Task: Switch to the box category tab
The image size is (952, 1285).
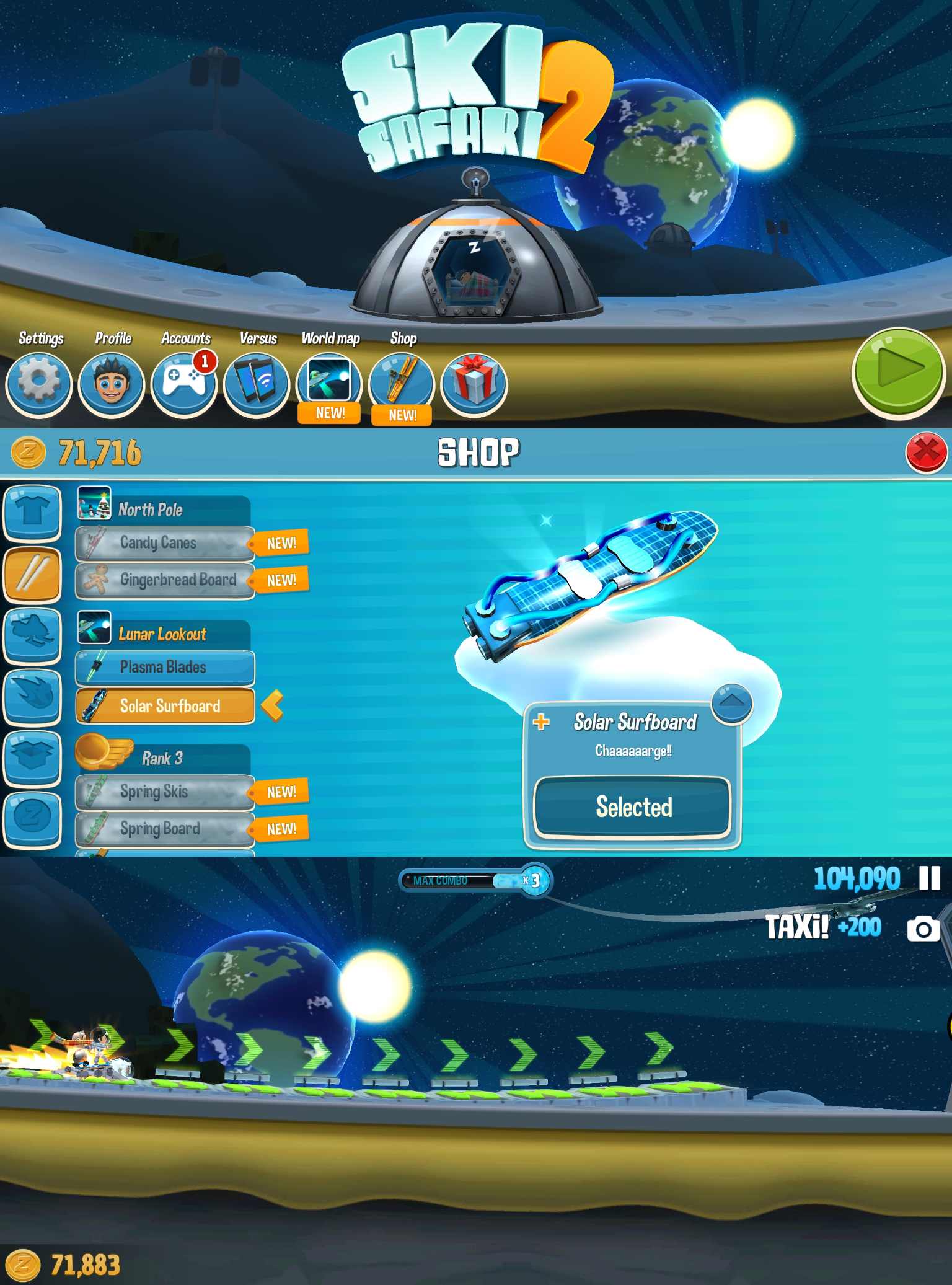Action: tap(32, 757)
